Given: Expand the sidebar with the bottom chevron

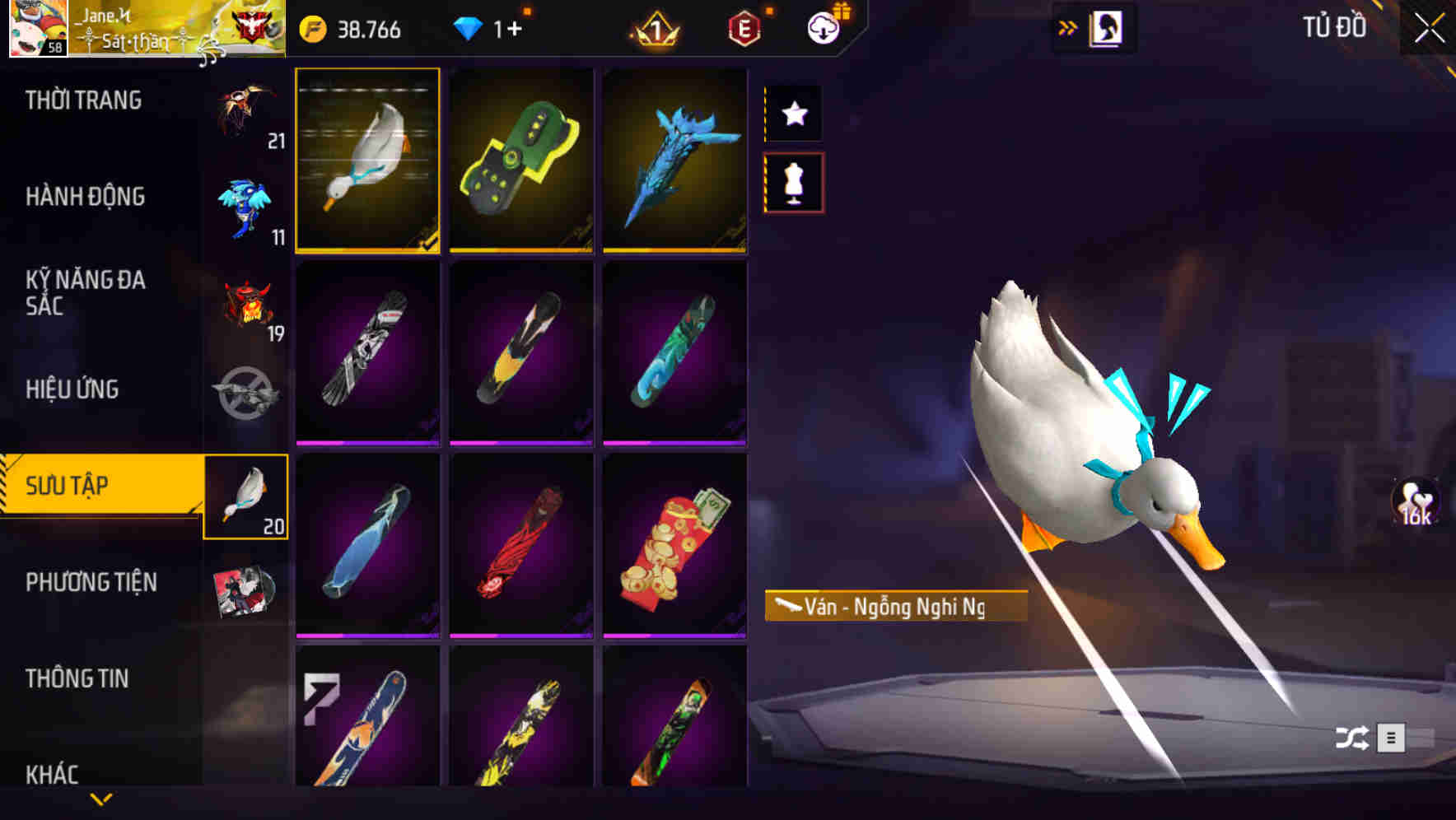Looking at the screenshot, I should pyautogui.click(x=101, y=800).
